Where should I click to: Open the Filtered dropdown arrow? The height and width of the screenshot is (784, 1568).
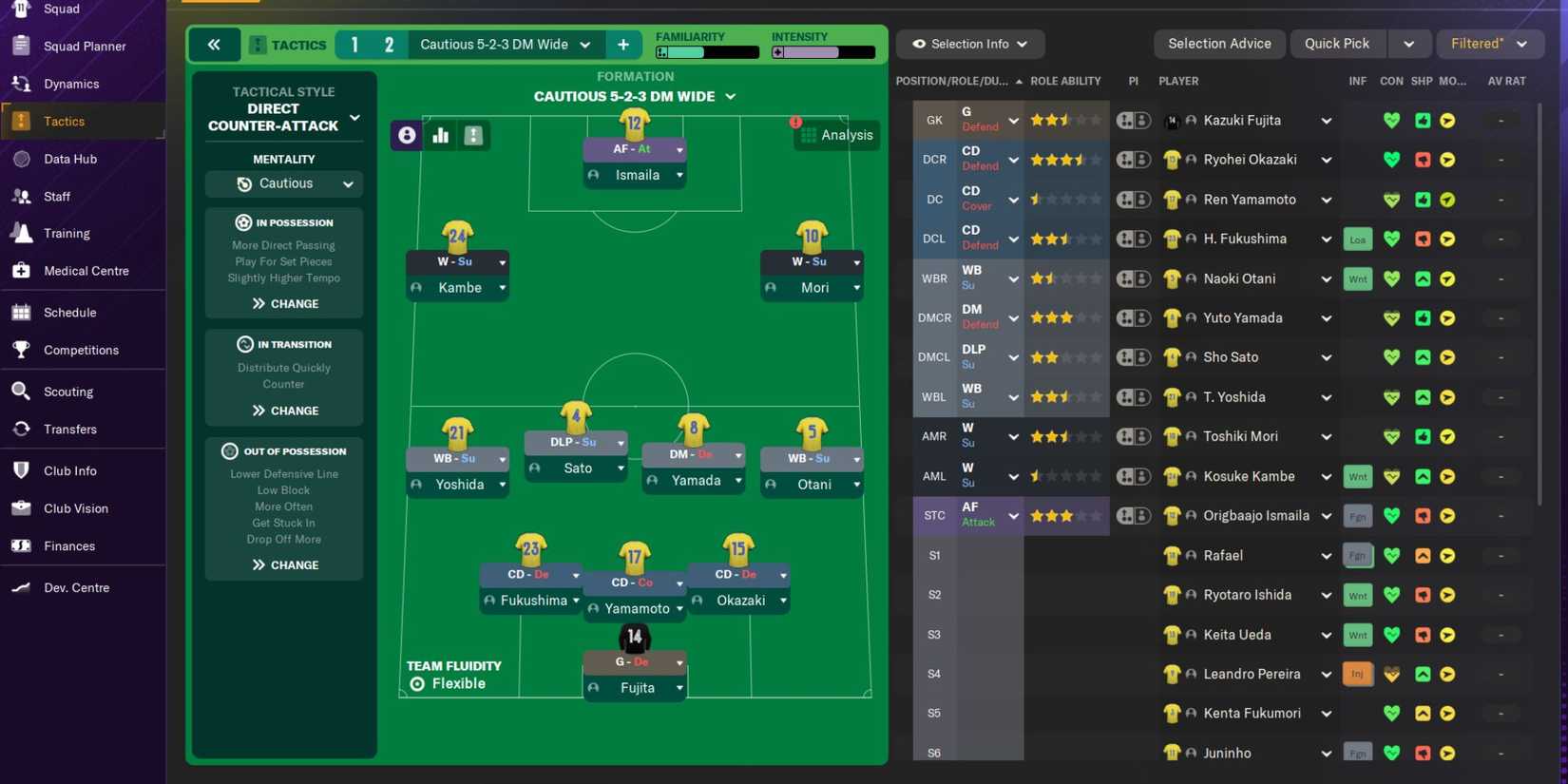tap(1523, 44)
